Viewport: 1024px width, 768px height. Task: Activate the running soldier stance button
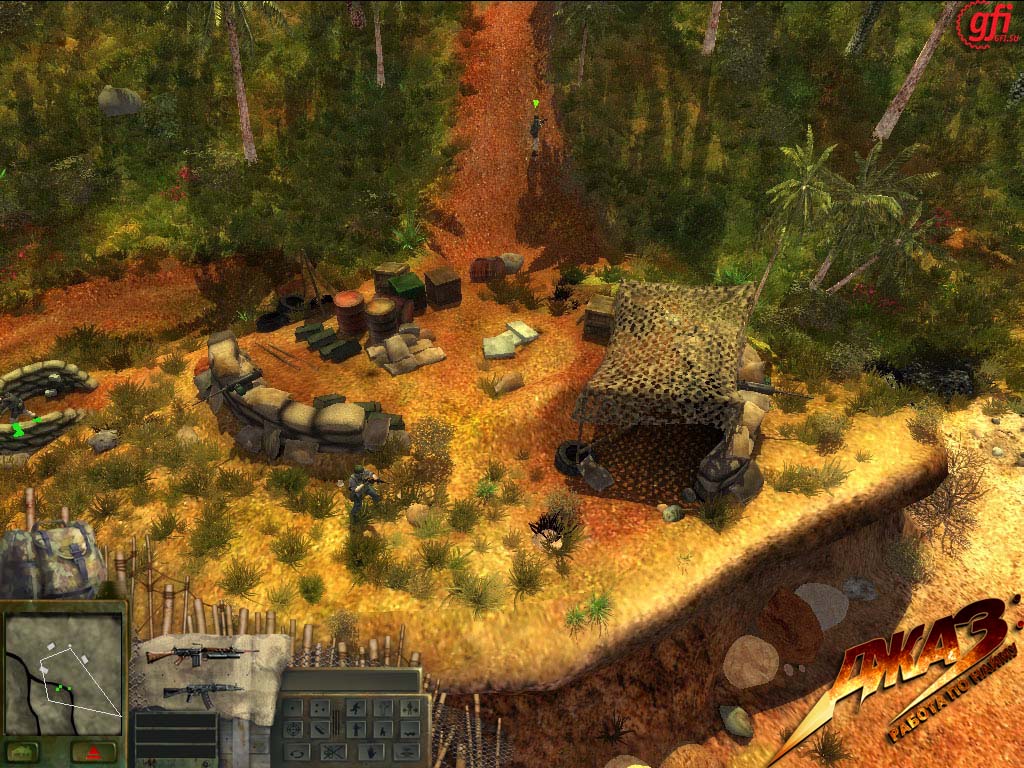point(356,708)
